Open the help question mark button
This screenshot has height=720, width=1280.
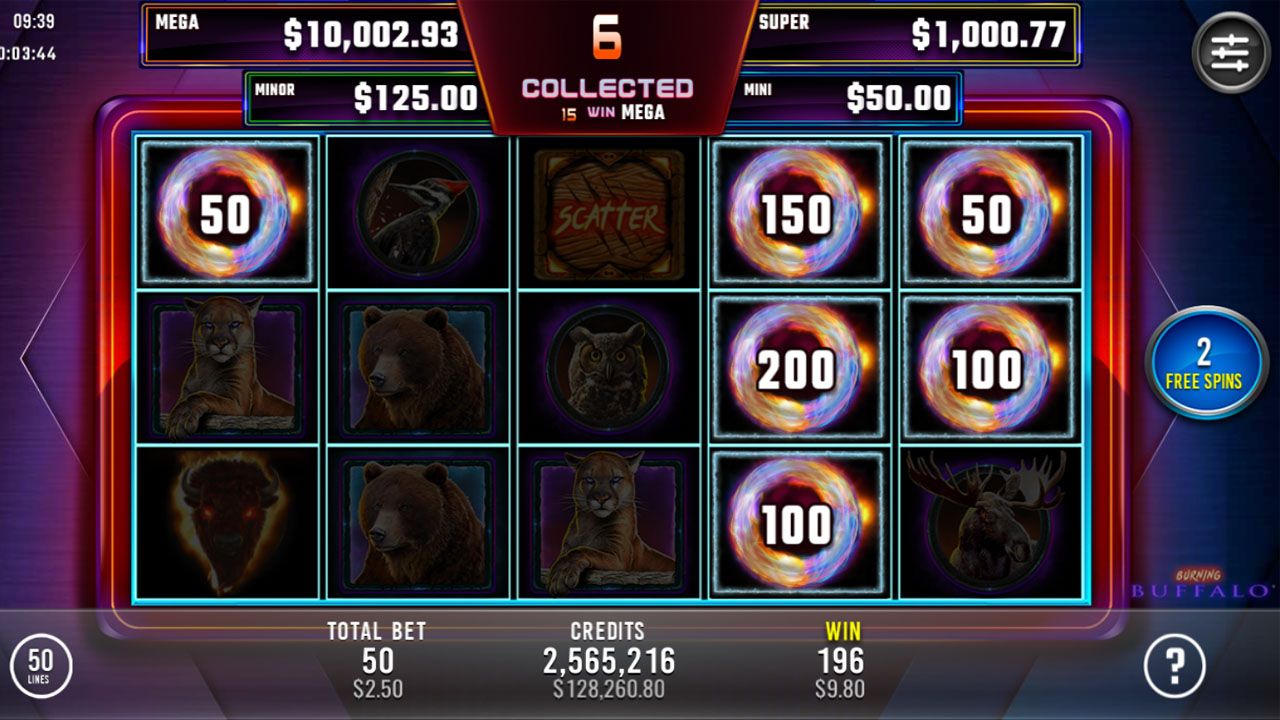point(1175,665)
